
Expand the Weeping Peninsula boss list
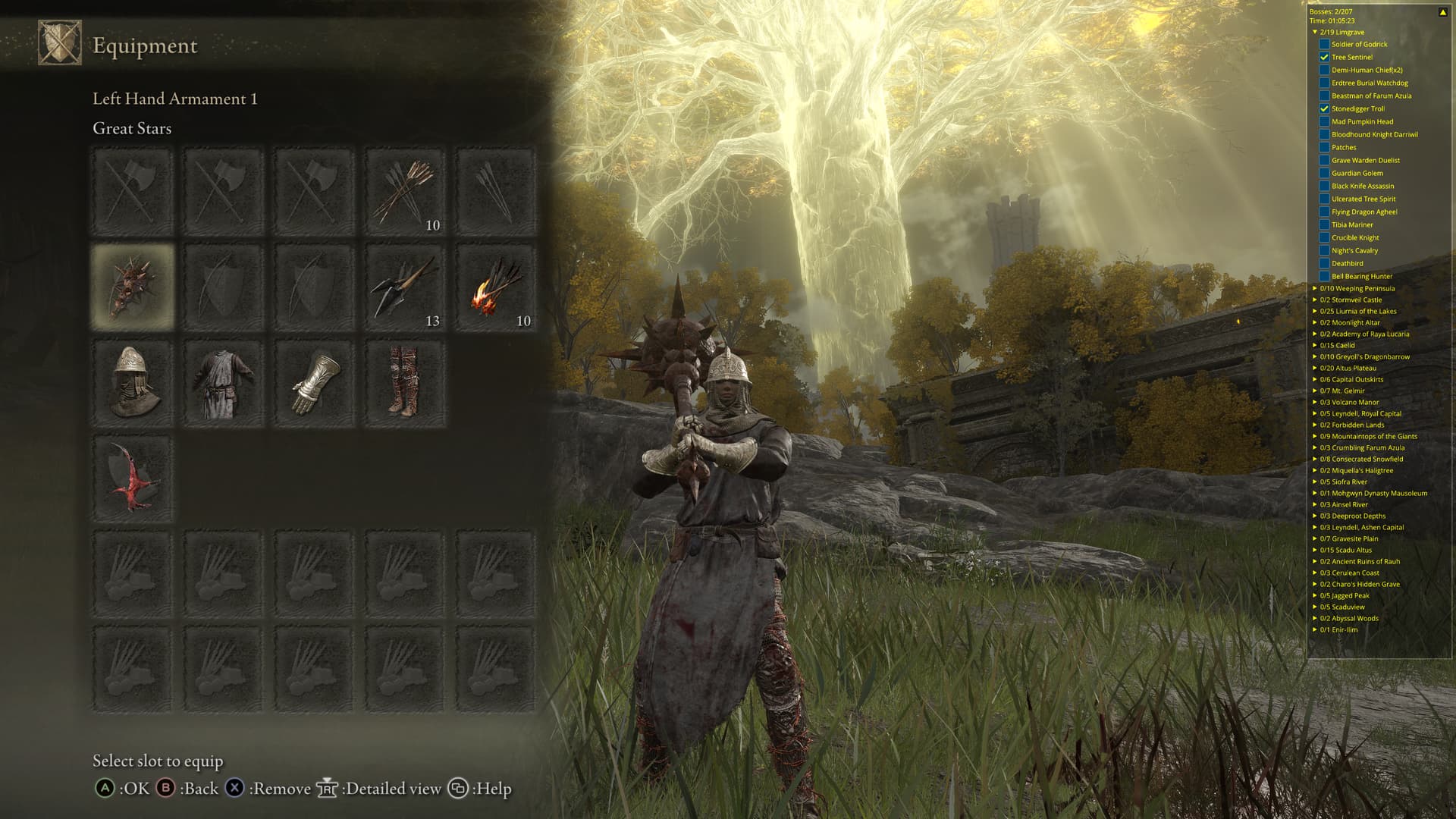point(1315,288)
